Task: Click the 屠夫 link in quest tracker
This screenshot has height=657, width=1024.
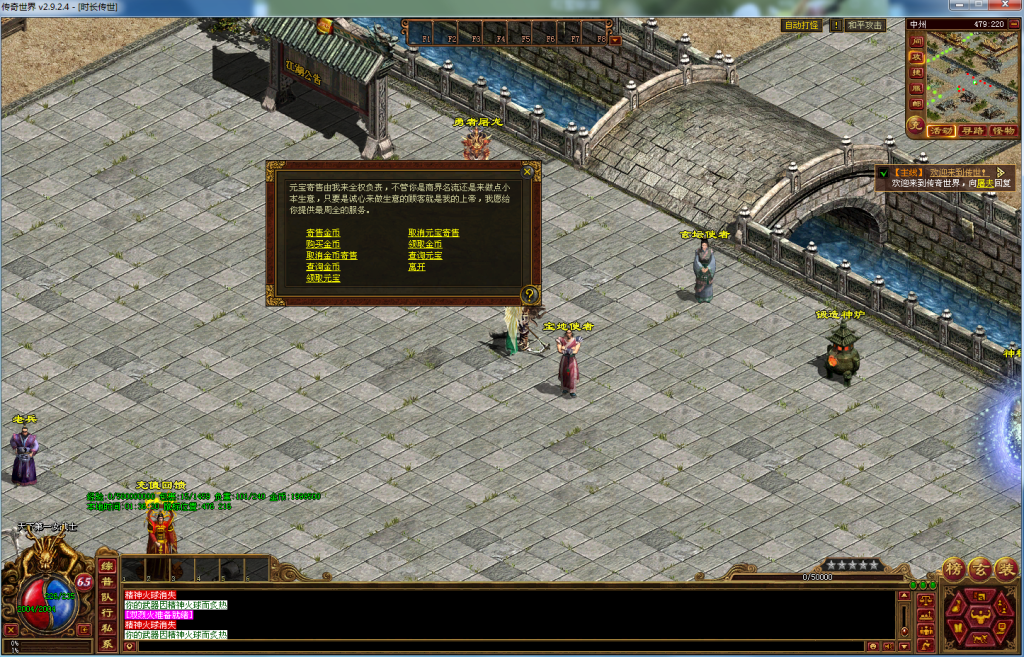Action: click(x=985, y=184)
